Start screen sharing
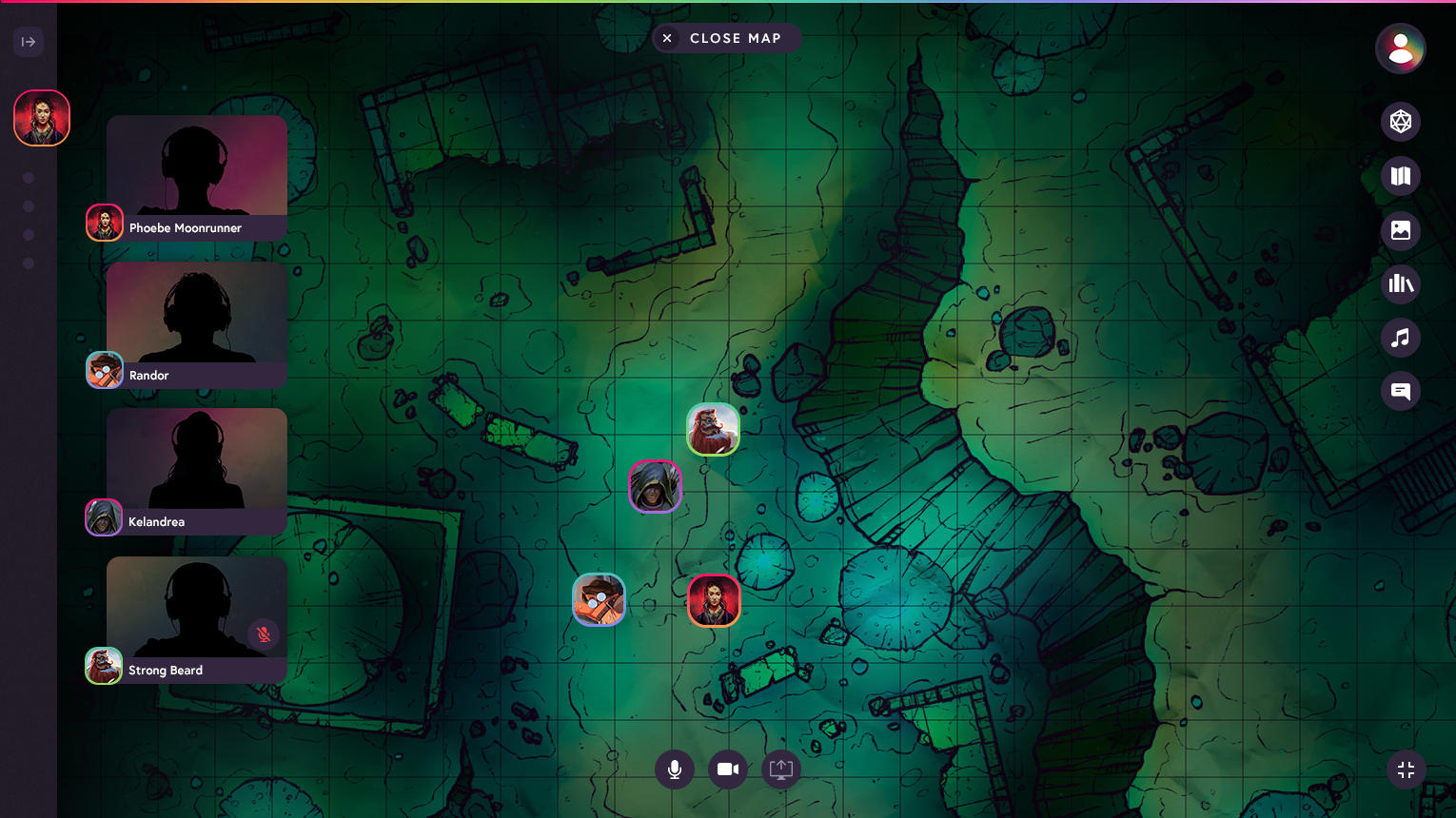The height and width of the screenshot is (818, 1456). 781,769
